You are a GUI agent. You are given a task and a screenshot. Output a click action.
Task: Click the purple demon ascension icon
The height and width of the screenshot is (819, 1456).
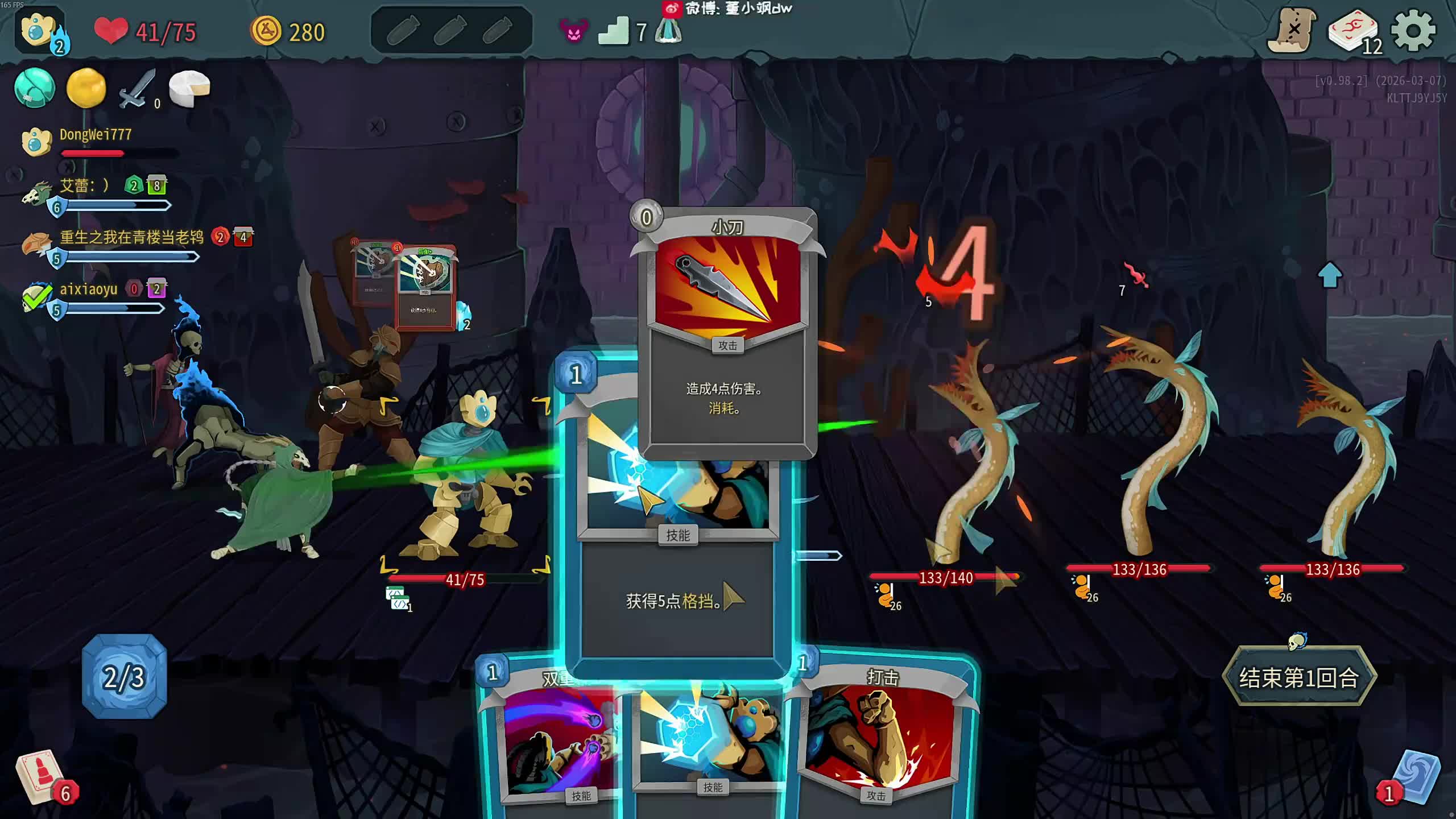point(574,31)
